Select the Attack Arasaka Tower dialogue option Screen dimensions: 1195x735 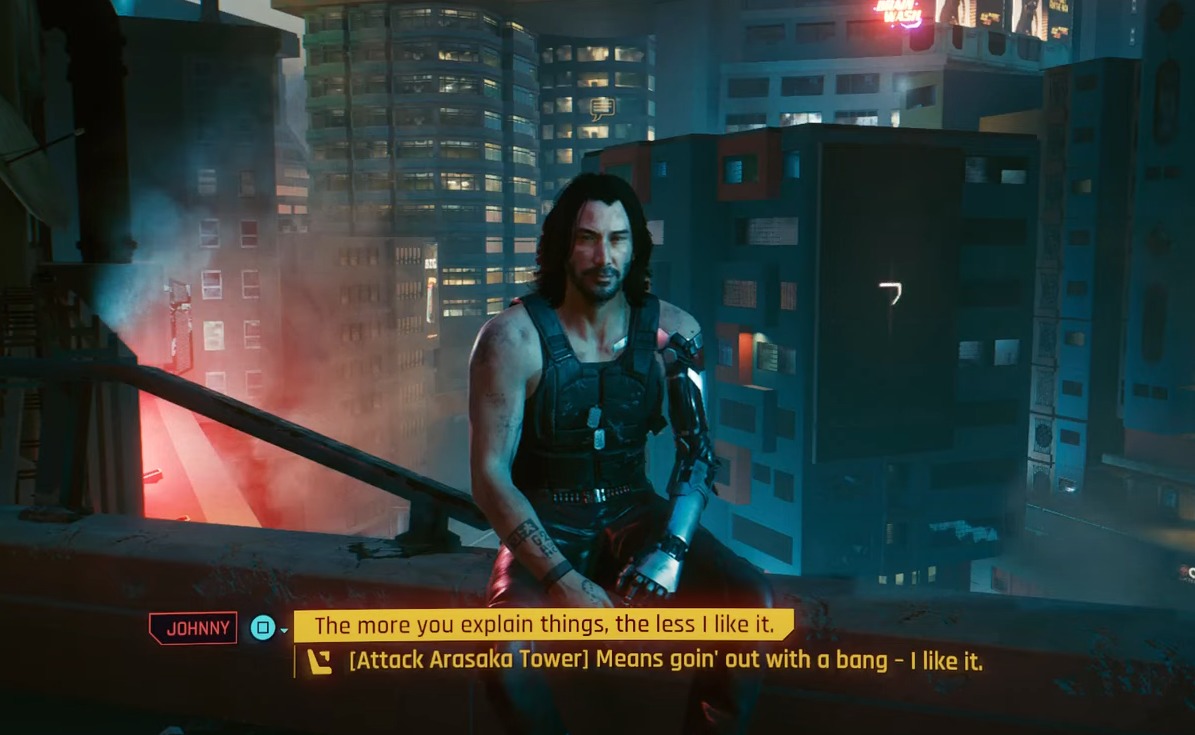665,661
